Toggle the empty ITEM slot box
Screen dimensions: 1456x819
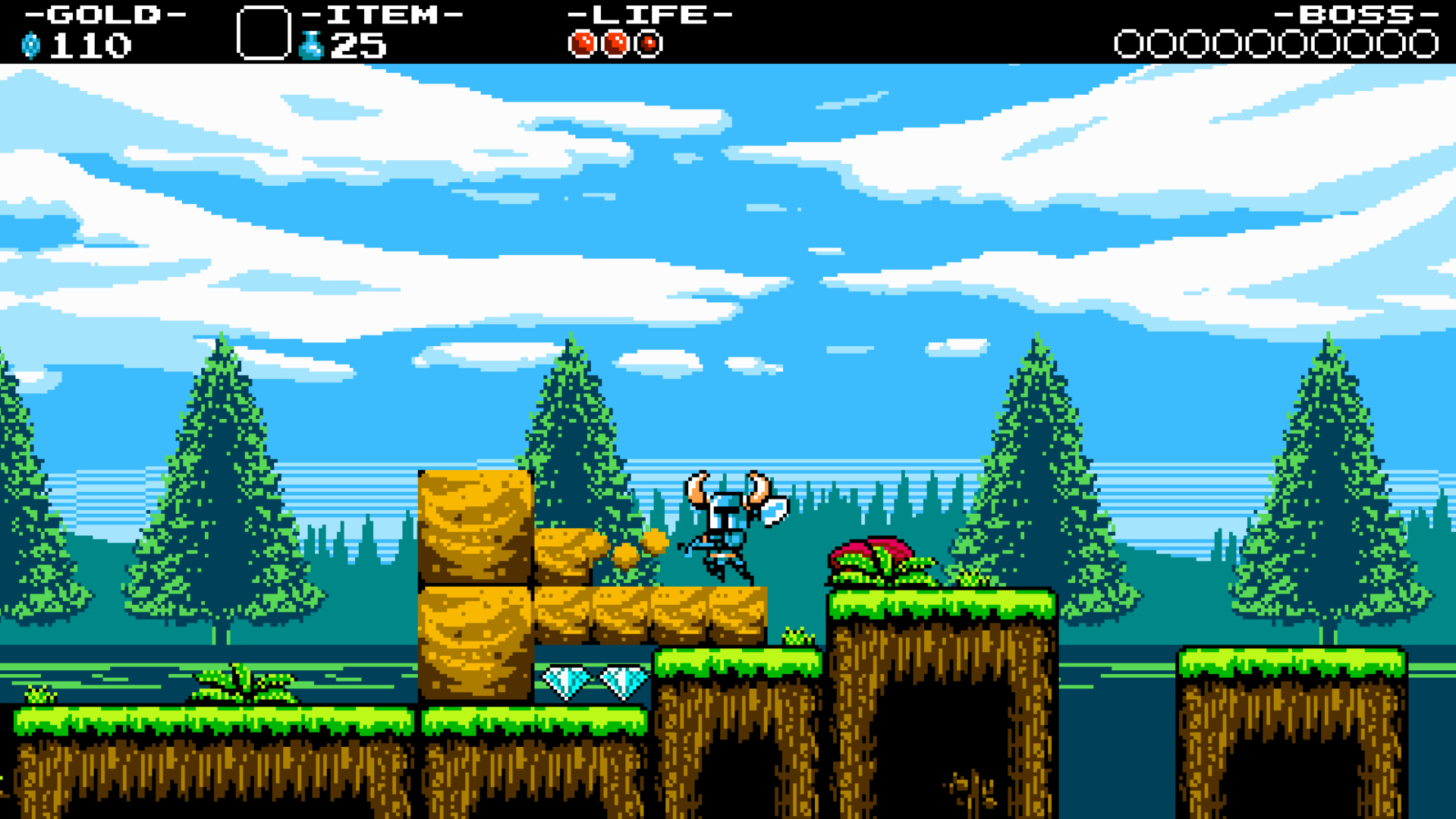pos(265,32)
